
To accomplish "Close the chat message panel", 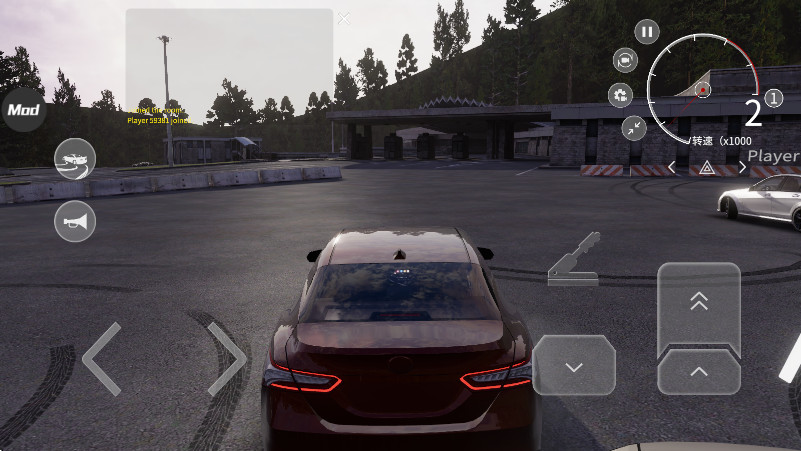I will pos(344,18).
